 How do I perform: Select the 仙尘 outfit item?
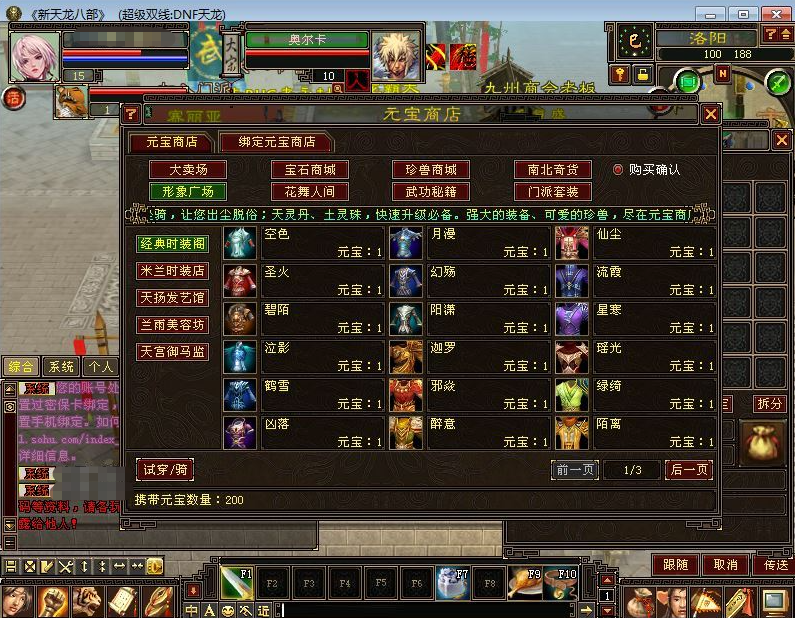click(x=635, y=243)
